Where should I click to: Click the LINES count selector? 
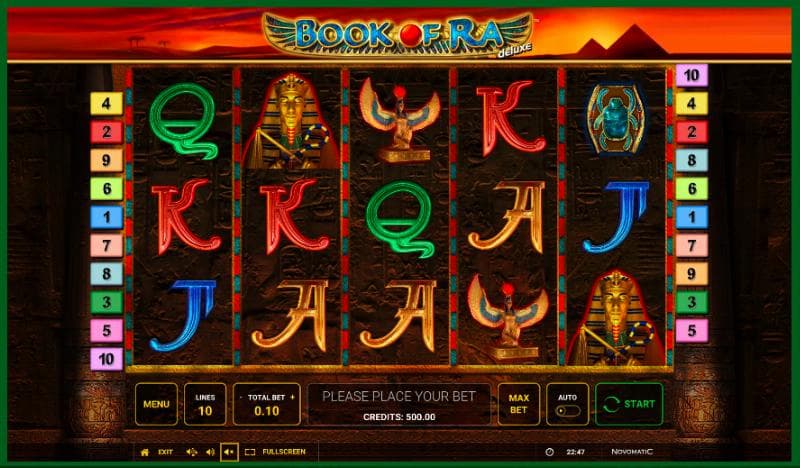(205, 404)
